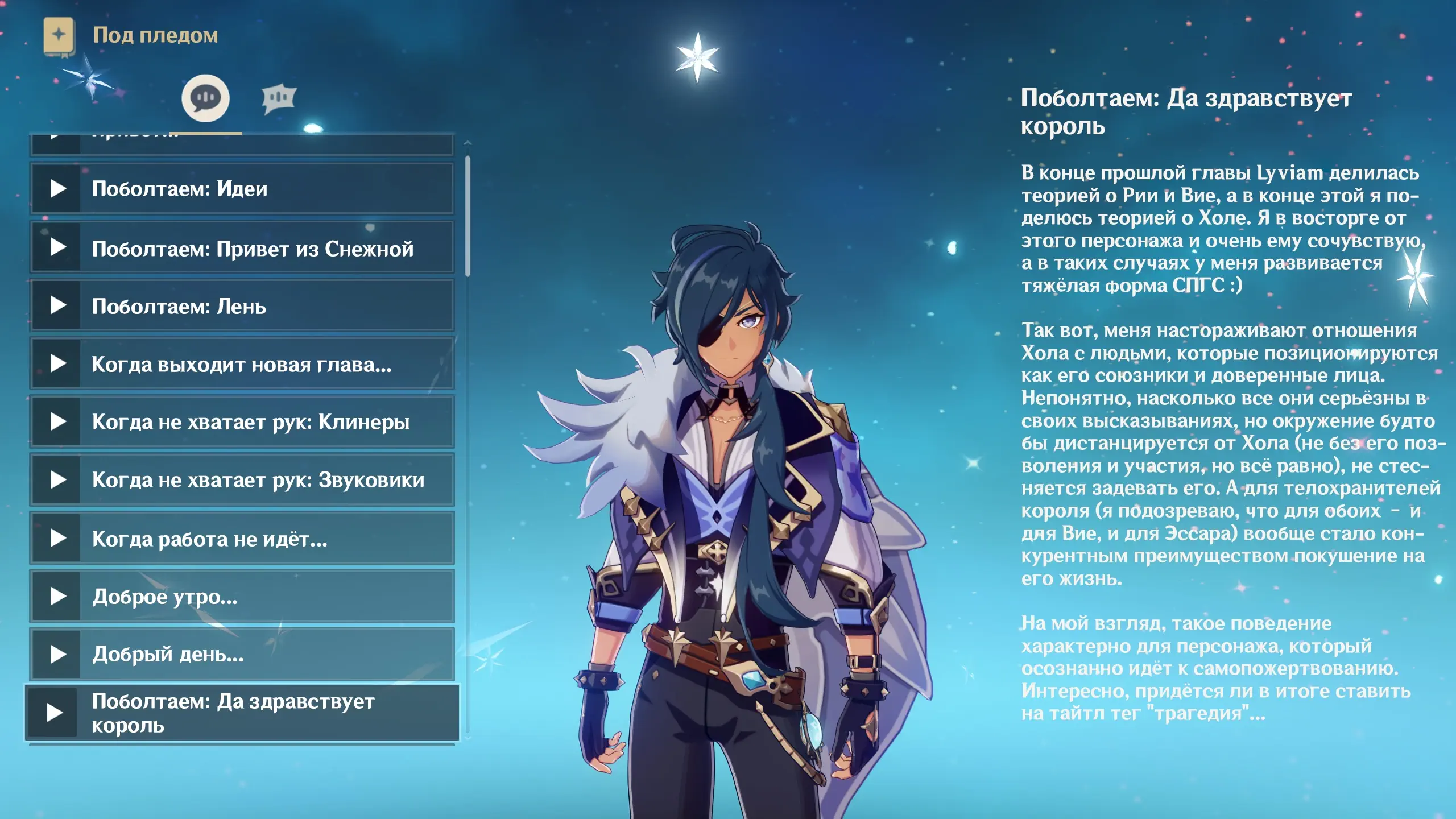Choose the "Поболтаем: Лень" row
Screen dimensions: 1456x819
click(x=242, y=306)
